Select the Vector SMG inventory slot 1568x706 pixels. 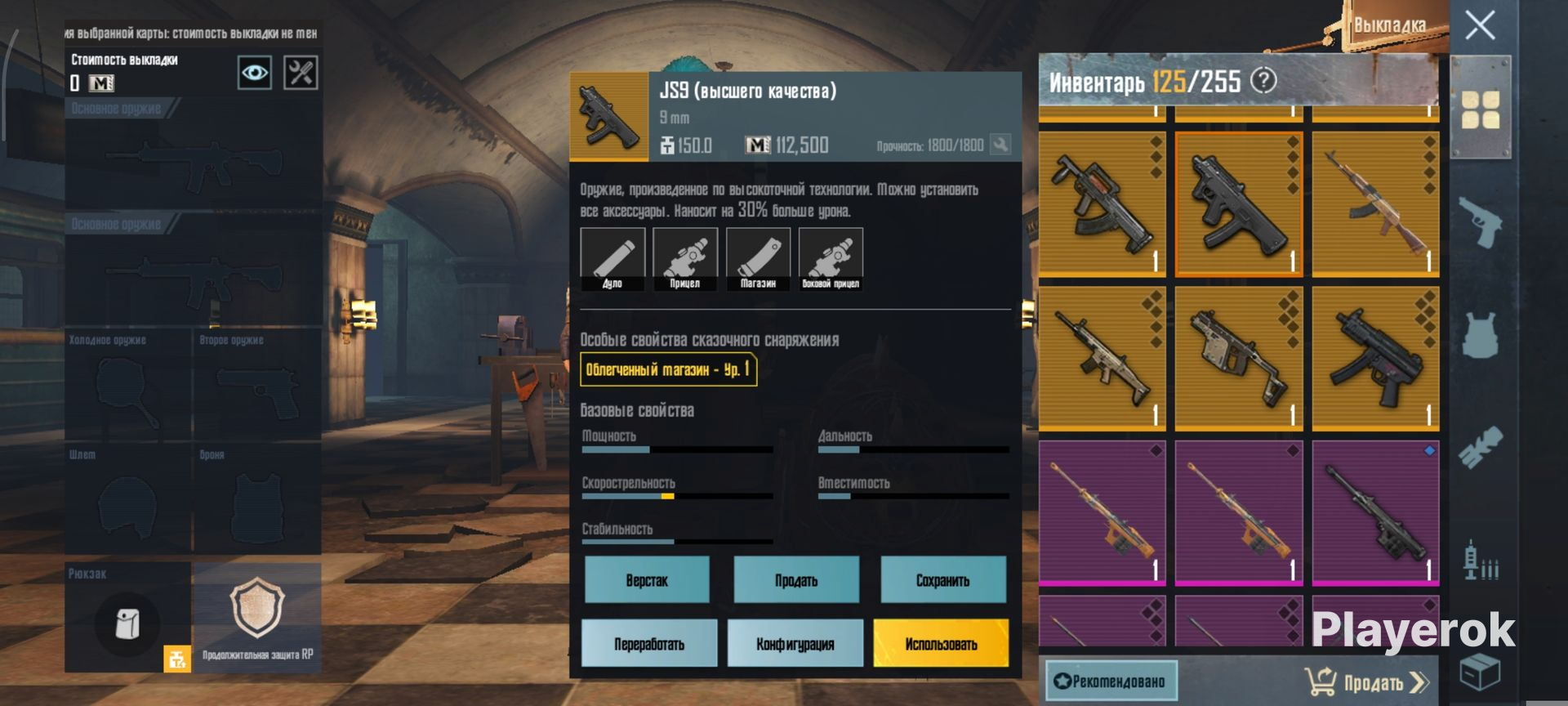1238,358
